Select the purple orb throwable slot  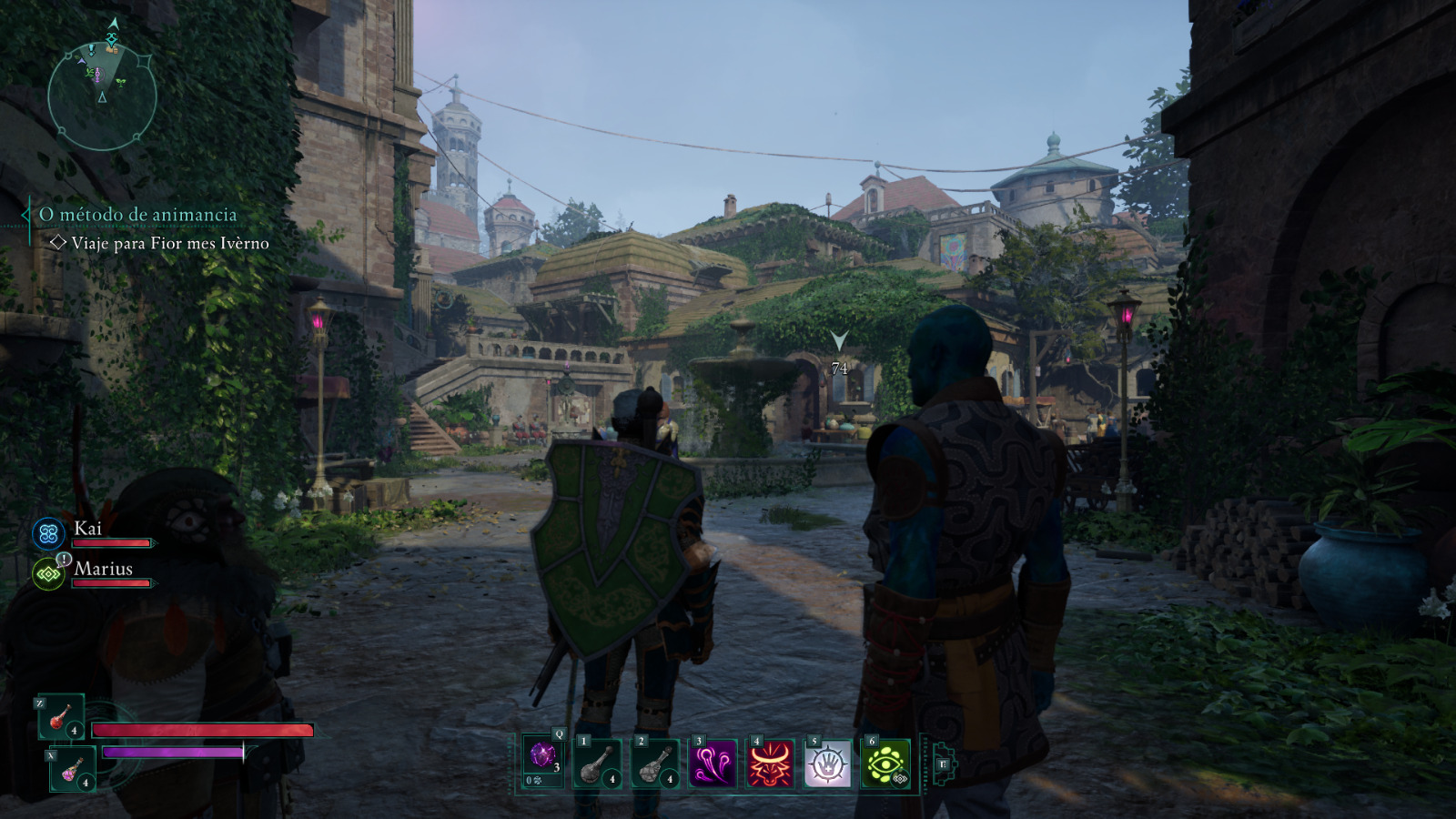[543, 761]
